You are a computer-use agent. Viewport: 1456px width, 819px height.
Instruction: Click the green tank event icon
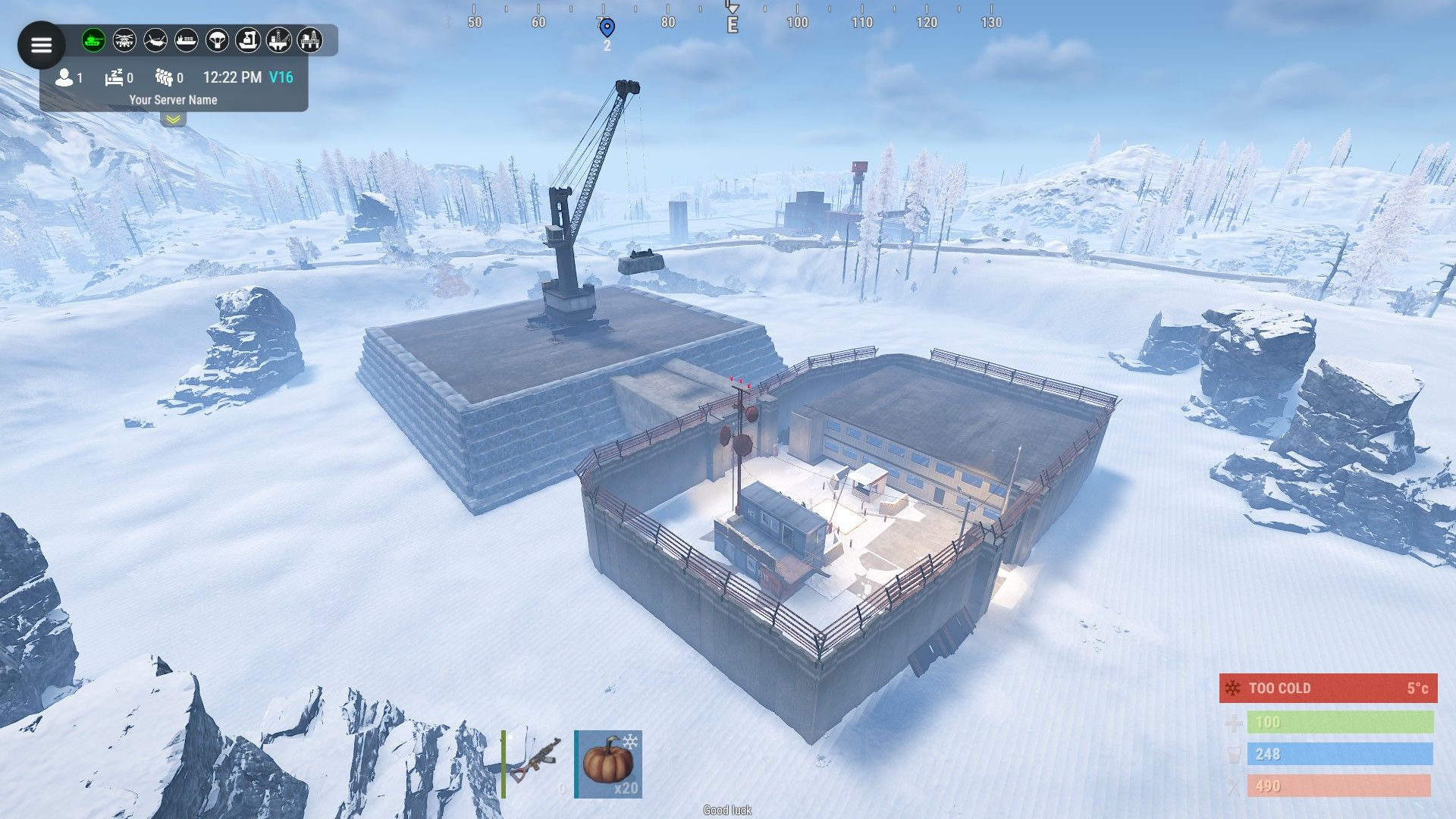click(93, 40)
